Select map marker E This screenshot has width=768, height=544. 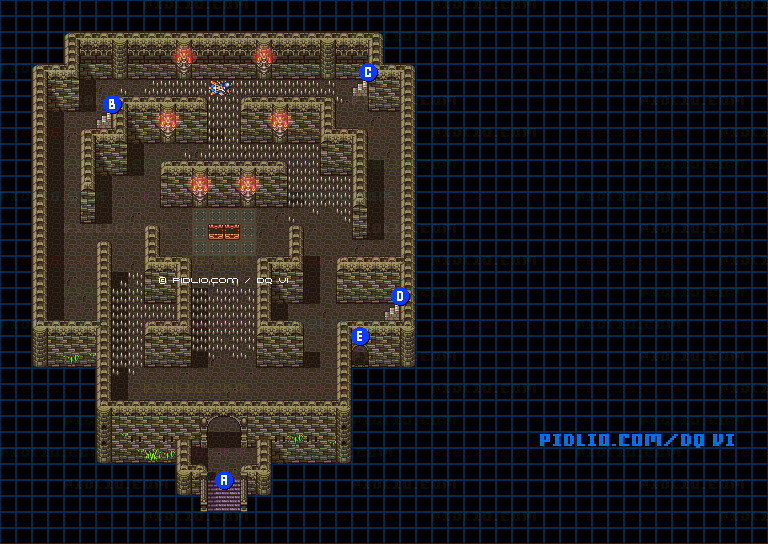tap(360, 336)
